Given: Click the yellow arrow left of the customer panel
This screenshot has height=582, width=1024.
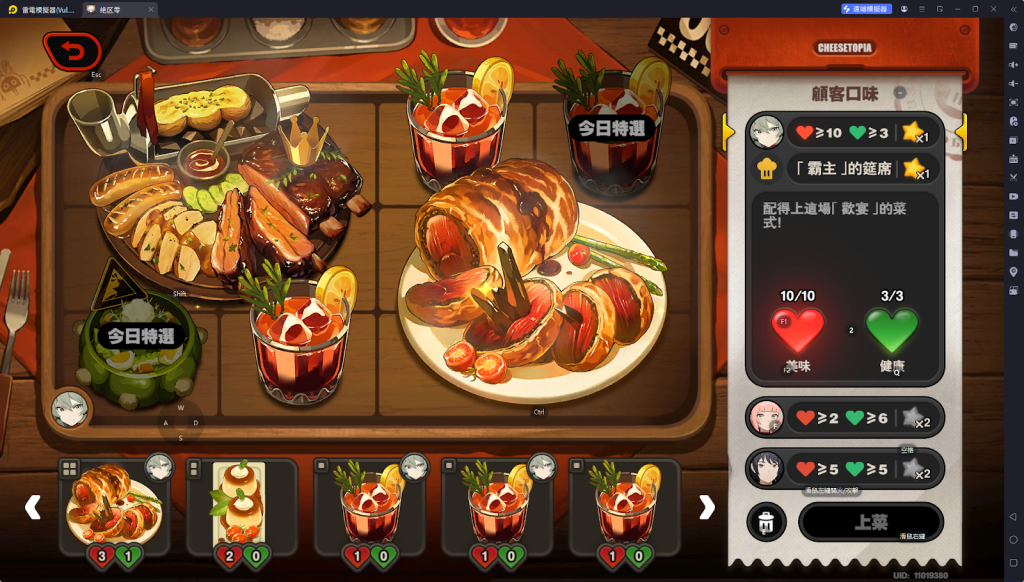Looking at the screenshot, I should coord(729,131).
